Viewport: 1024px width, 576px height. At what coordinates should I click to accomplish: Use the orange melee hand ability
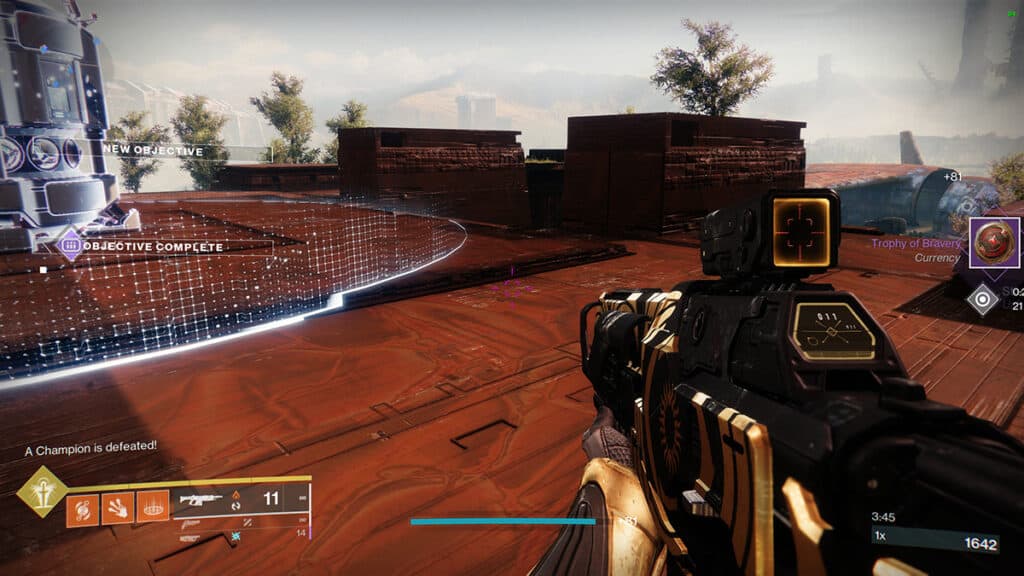(118, 510)
